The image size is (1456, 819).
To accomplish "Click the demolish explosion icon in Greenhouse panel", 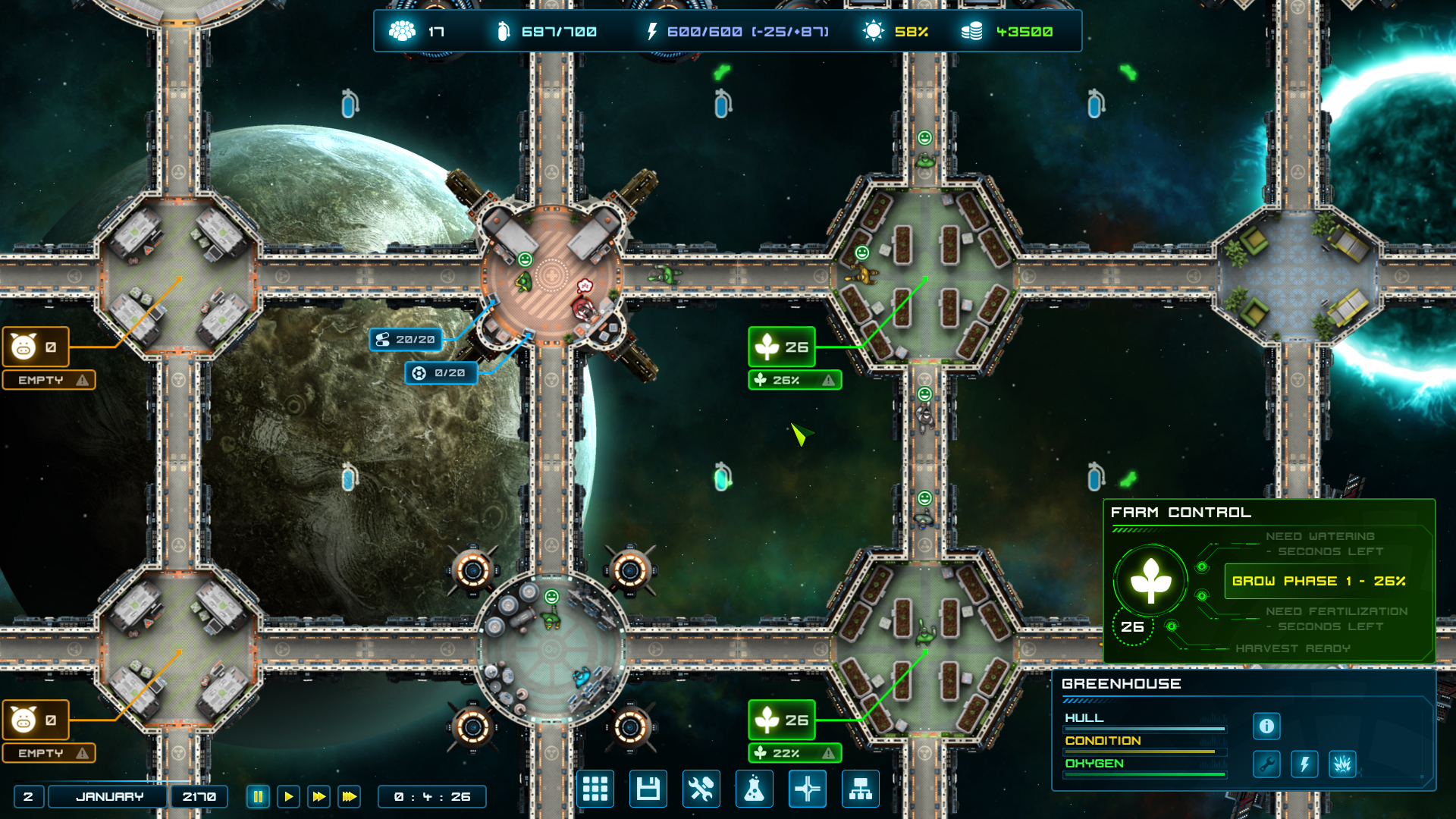I will pos(1342,764).
